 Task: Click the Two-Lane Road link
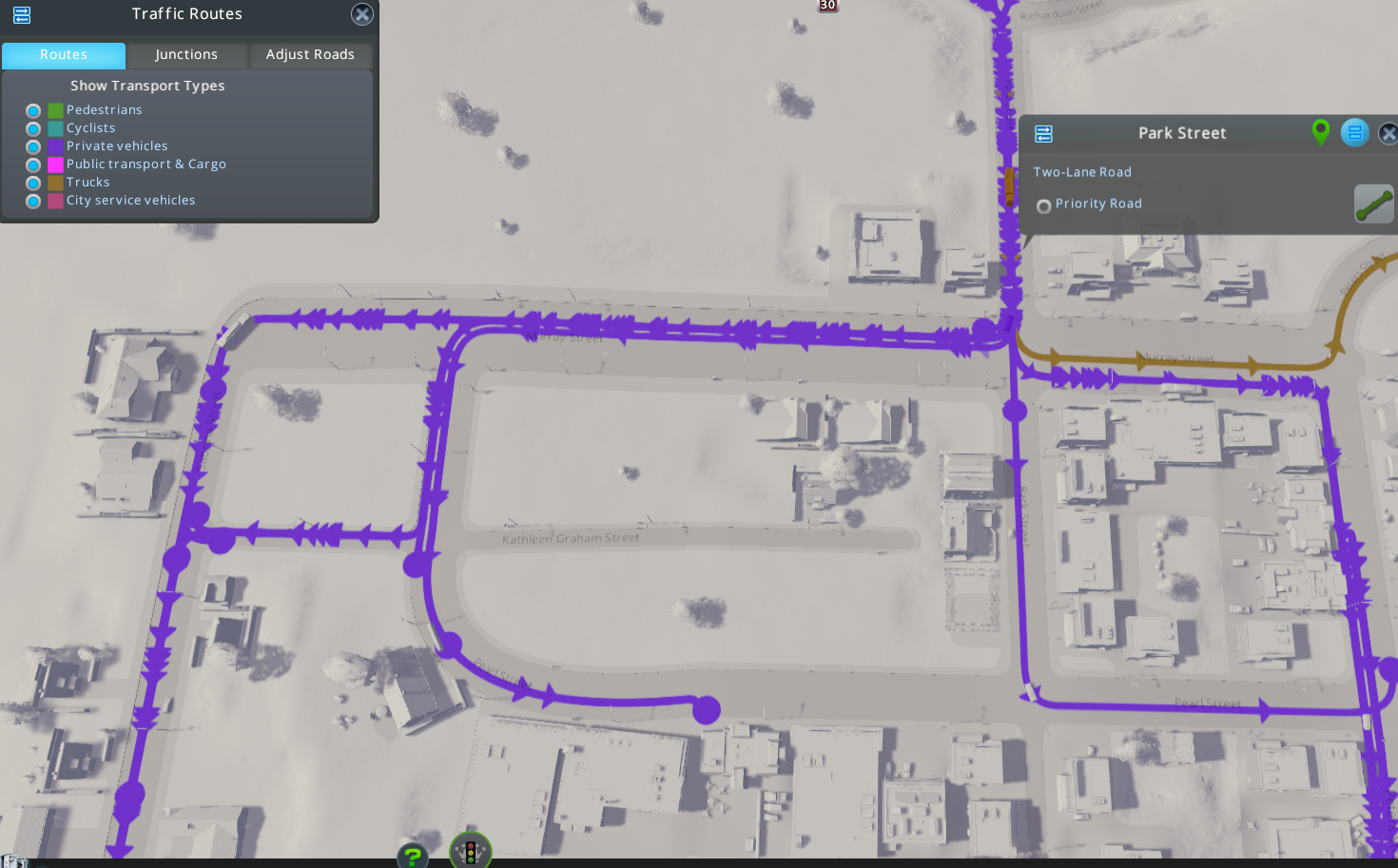pyautogui.click(x=1082, y=171)
